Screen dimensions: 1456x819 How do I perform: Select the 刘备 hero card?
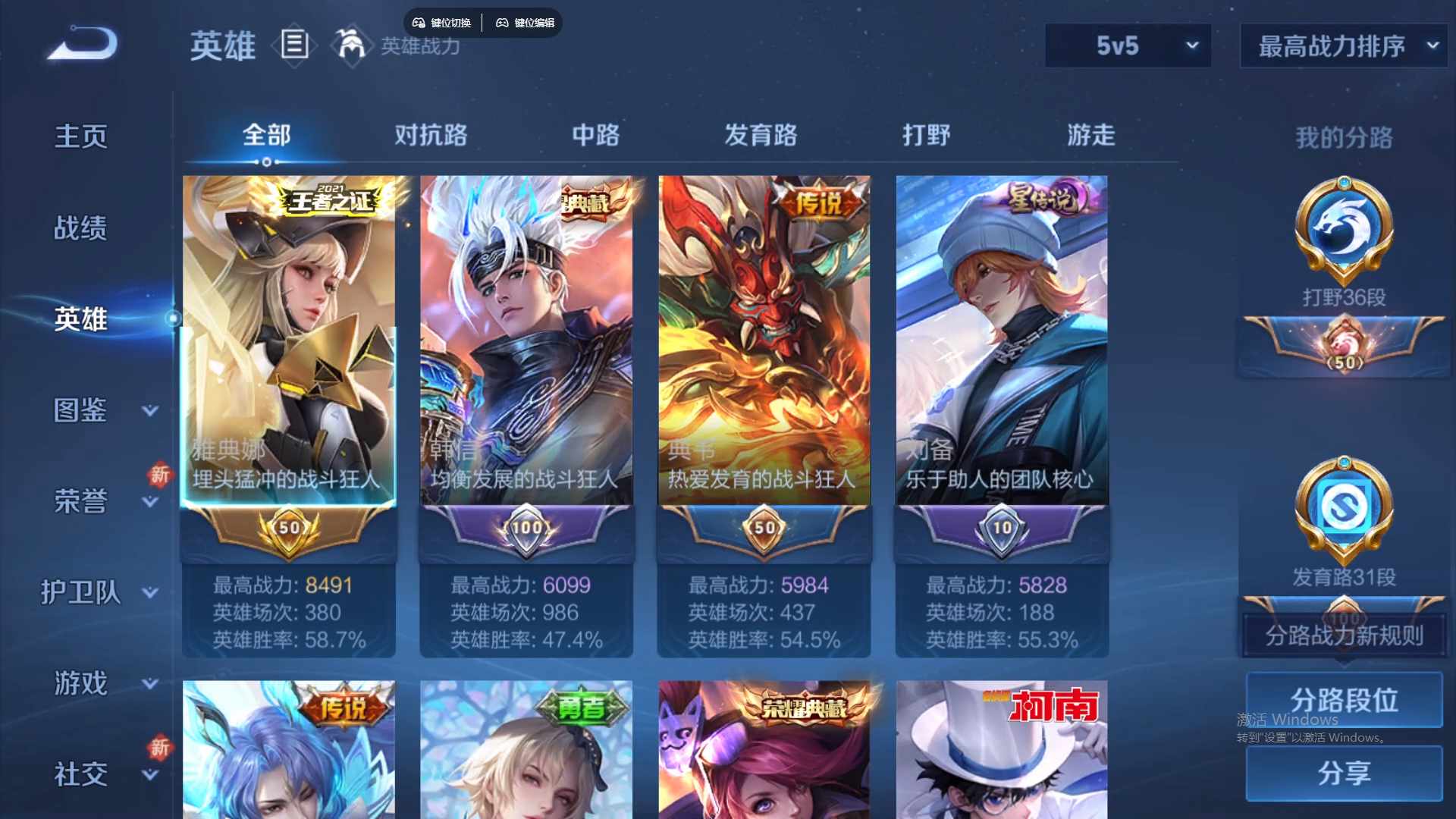[x=1001, y=341]
